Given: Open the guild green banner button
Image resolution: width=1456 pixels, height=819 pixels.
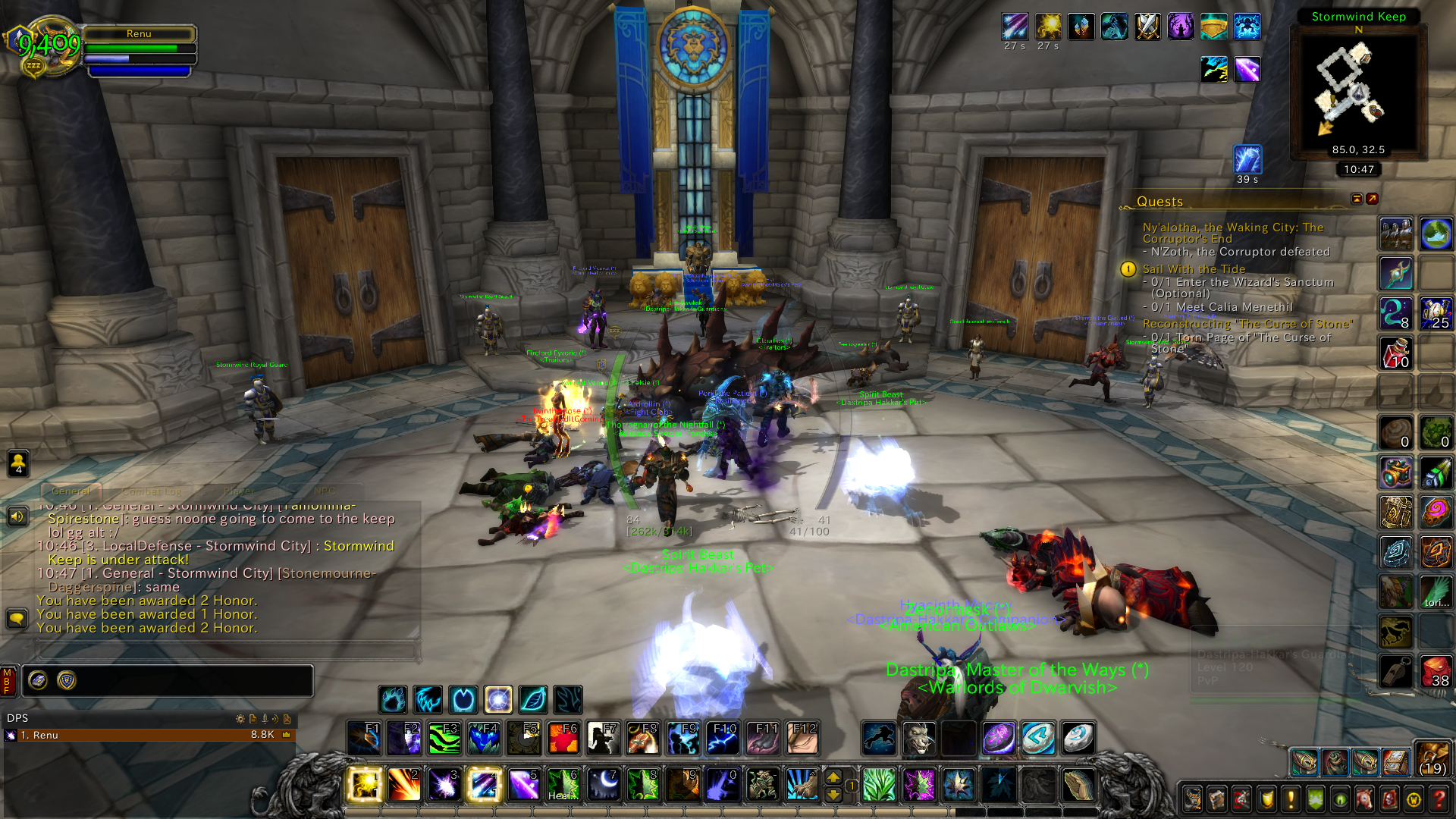Looking at the screenshot, I should (1316, 799).
